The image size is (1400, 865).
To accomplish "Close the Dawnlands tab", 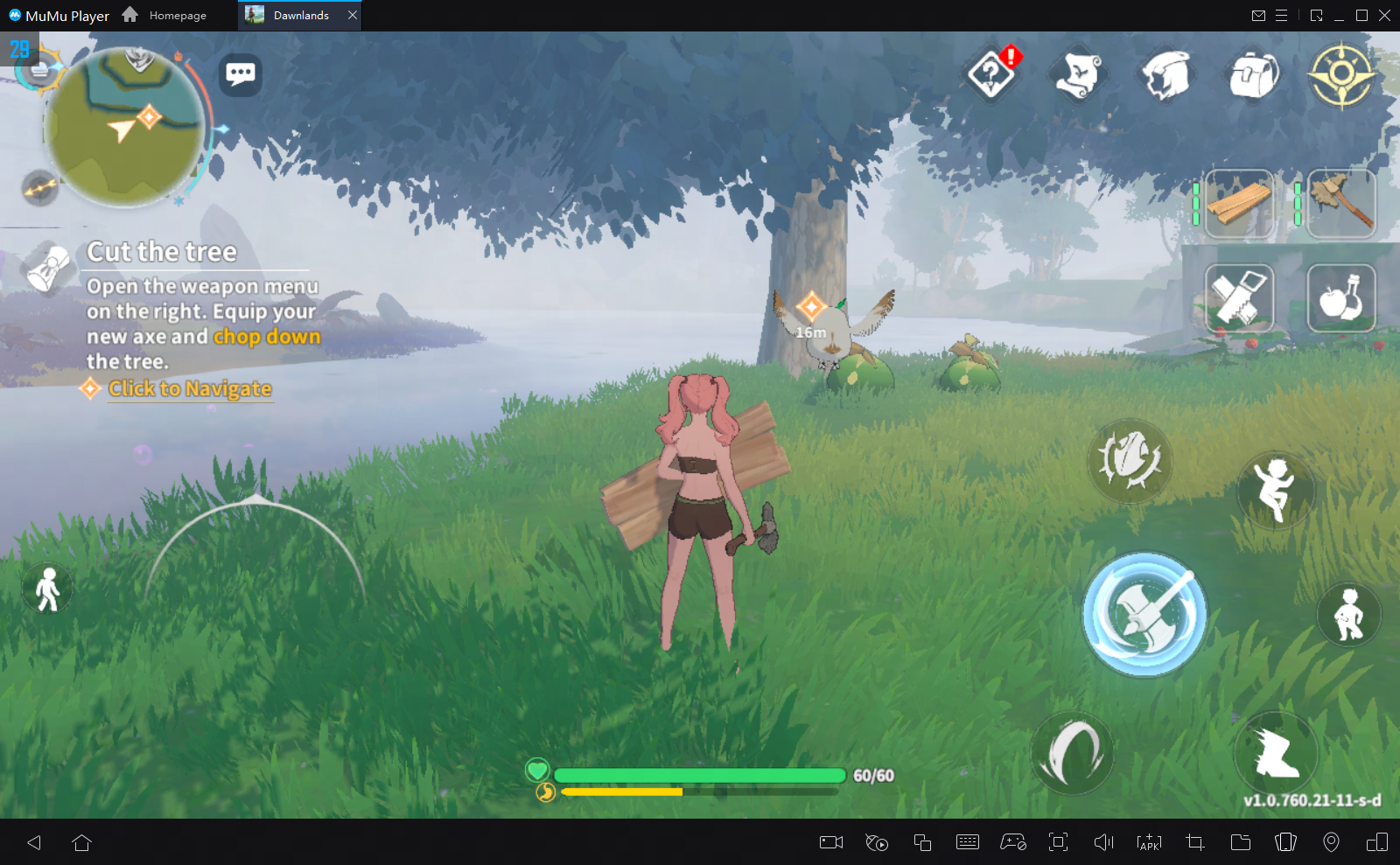I will tap(353, 15).
